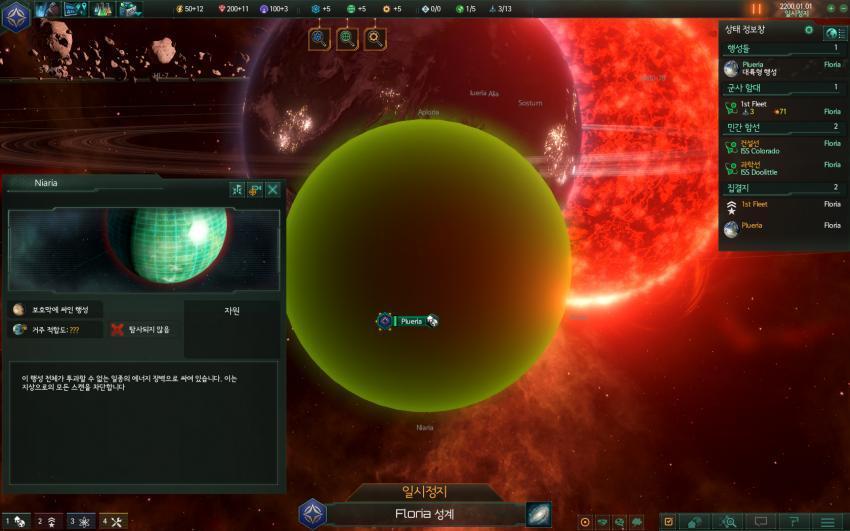This screenshot has height=531, width=850.
Task: Decrease game speed with the minus button
Action: click(843, 9)
